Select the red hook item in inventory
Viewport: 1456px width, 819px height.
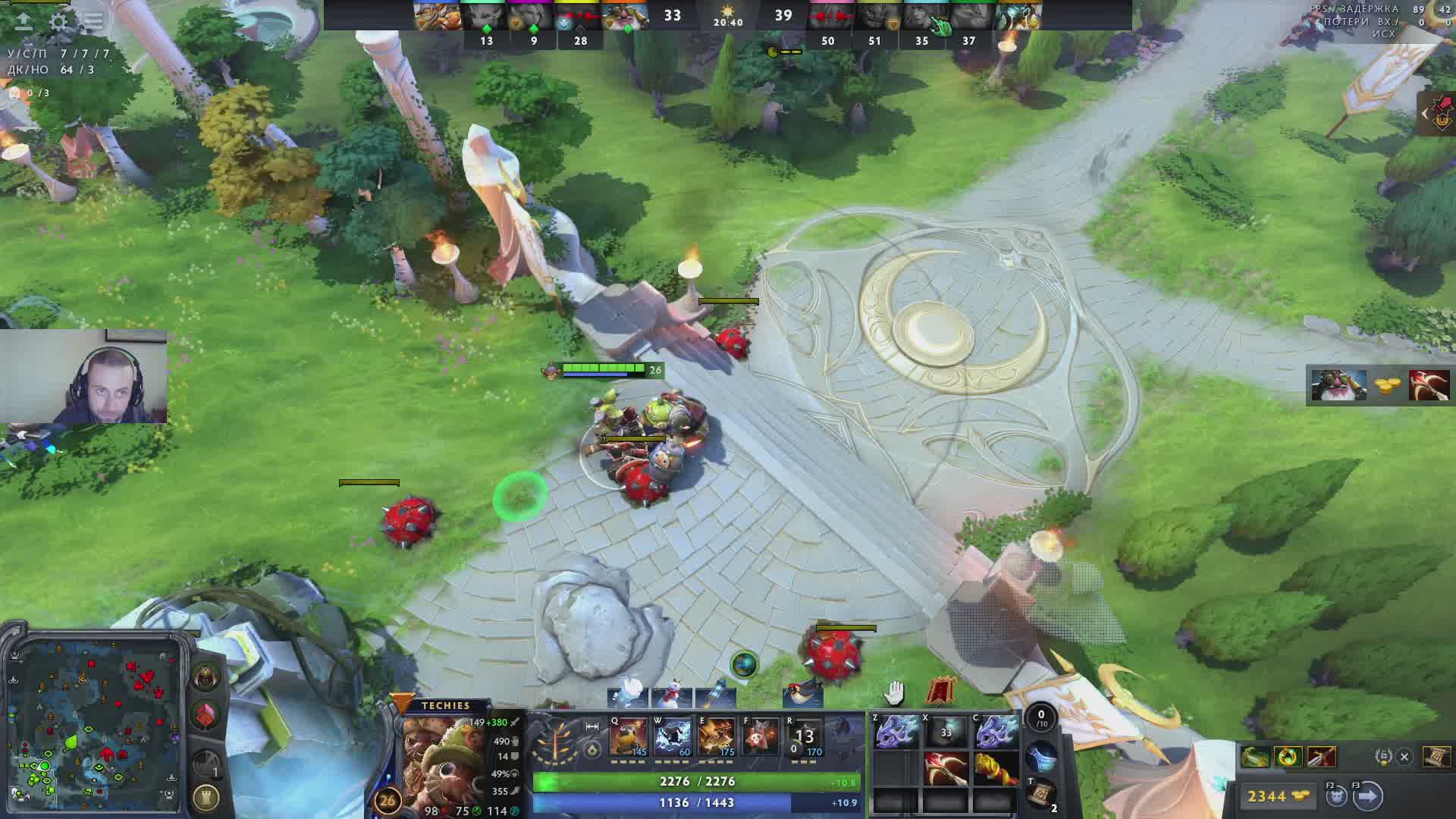[946, 769]
